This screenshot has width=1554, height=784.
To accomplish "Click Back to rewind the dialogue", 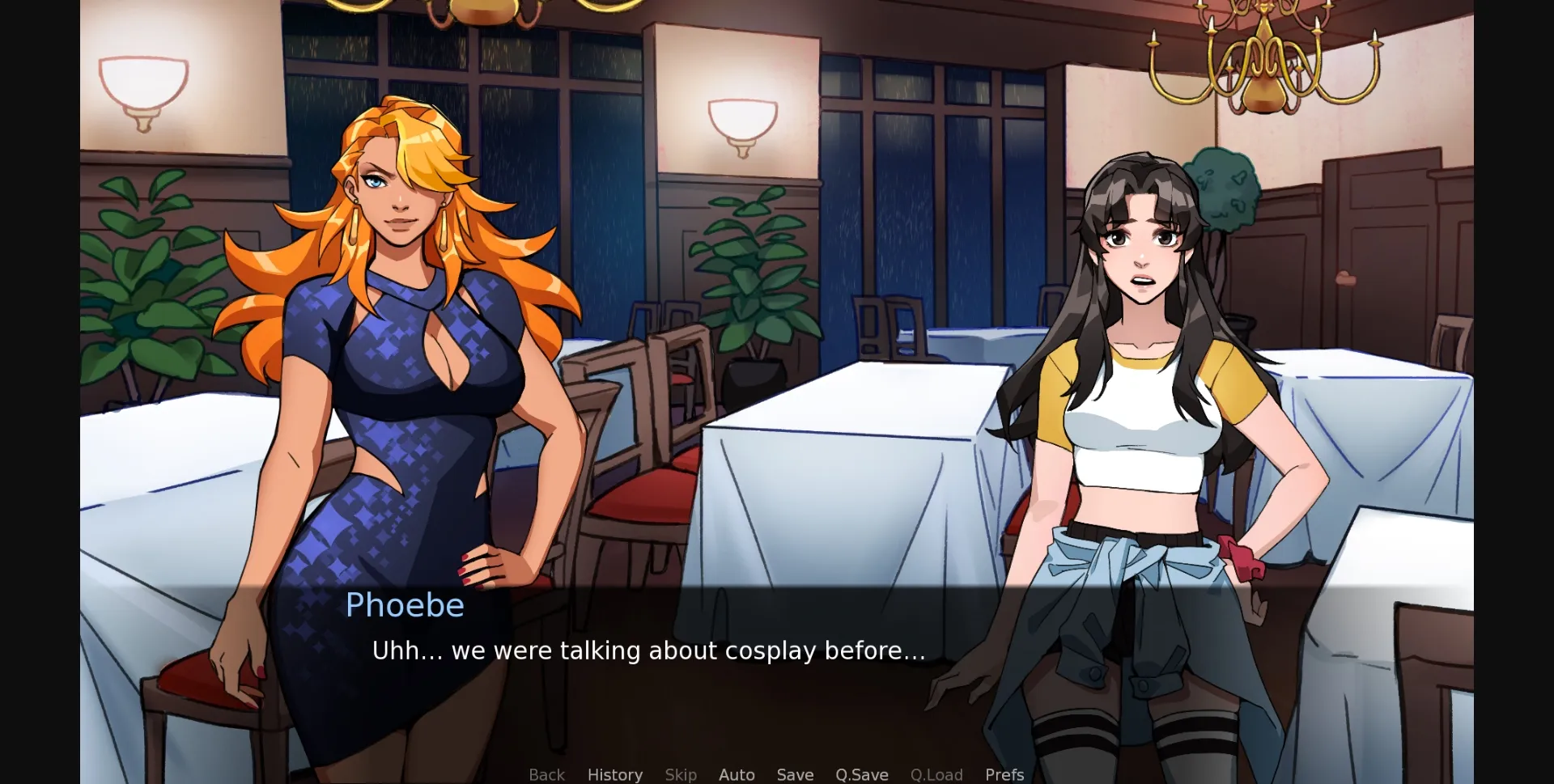I will tap(547, 774).
